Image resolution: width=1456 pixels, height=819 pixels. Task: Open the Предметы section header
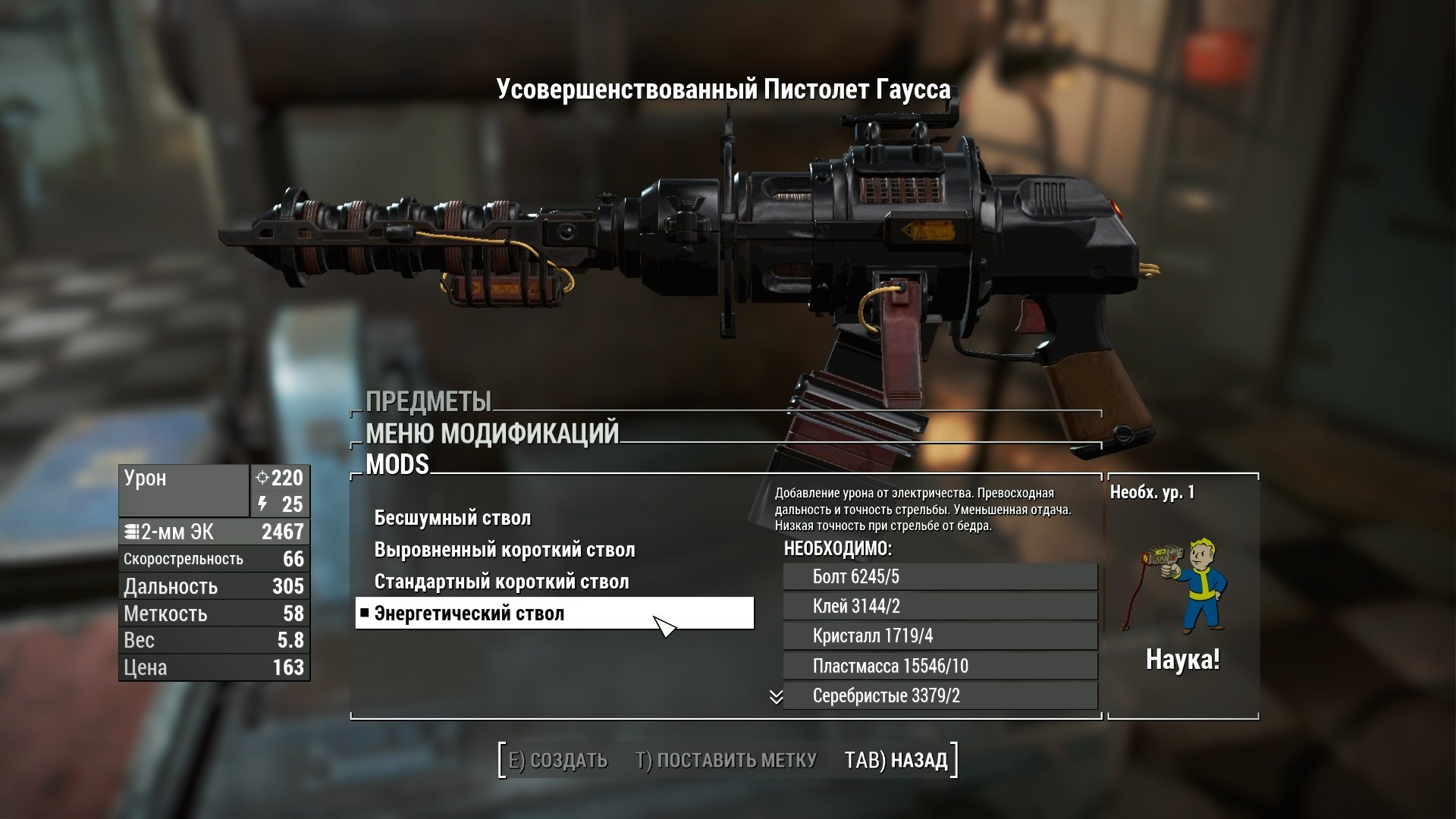[x=428, y=402]
